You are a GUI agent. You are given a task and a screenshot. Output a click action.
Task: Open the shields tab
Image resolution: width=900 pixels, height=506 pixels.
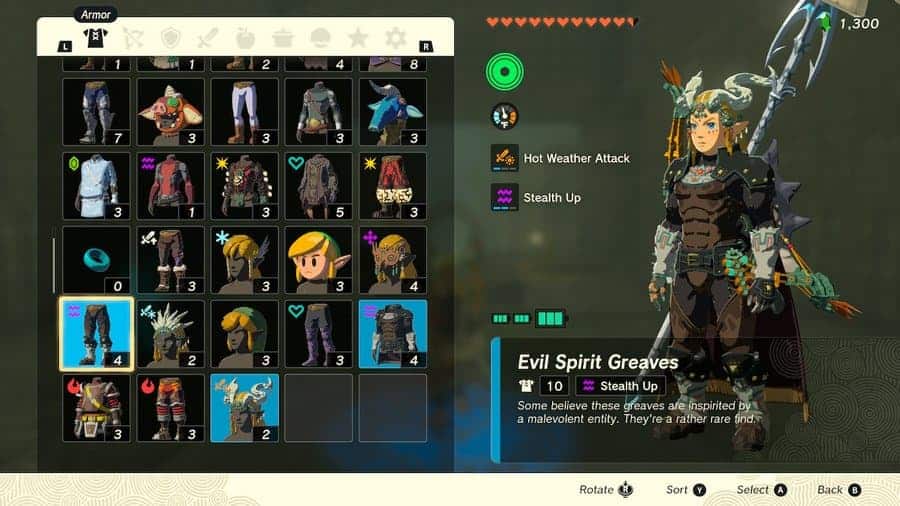click(x=171, y=39)
